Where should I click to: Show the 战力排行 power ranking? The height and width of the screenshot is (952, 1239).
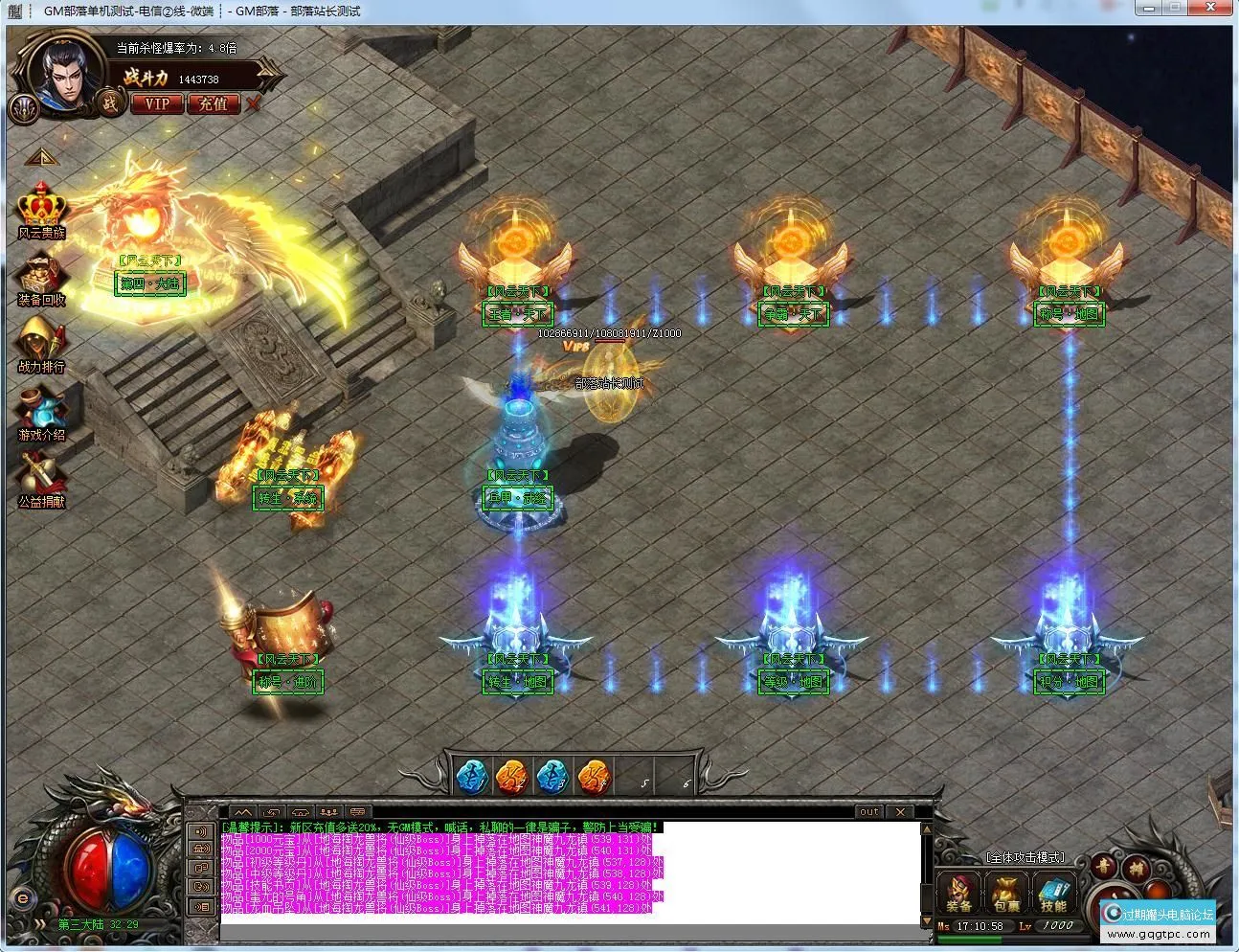(x=41, y=345)
